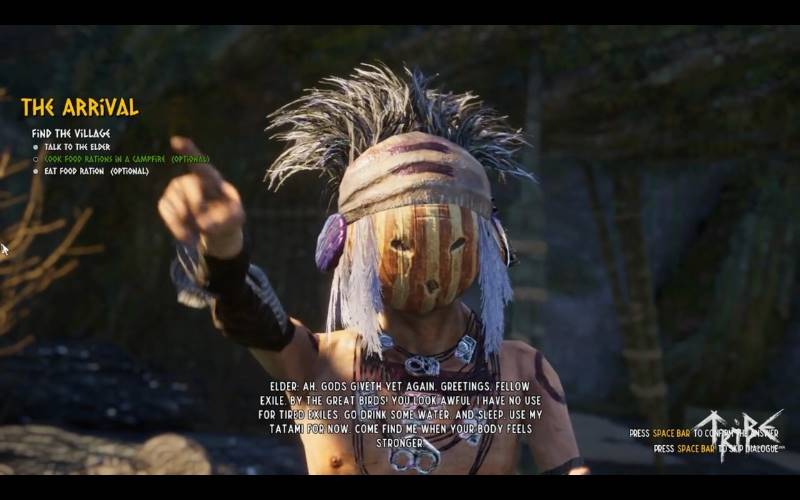The height and width of the screenshot is (500, 800).
Task: Select the Cook Food Rations optional objective
Action: [126, 159]
